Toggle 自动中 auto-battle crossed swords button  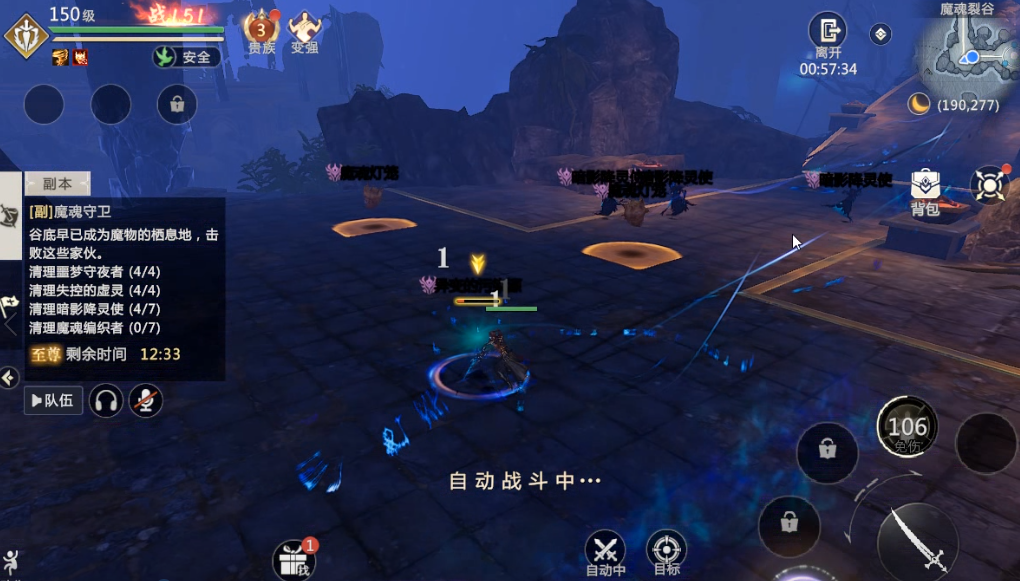(605, 550)
